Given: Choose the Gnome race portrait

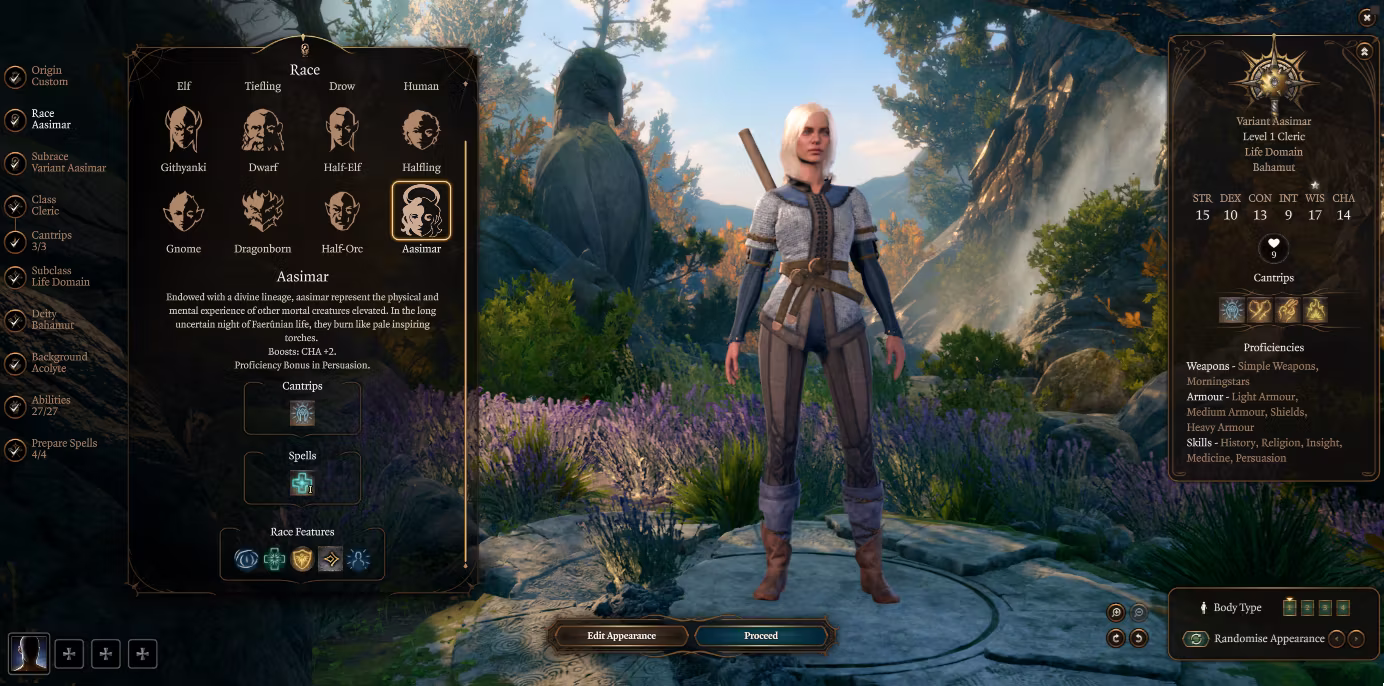Looking at the screenshot, I should pos(184,212).
